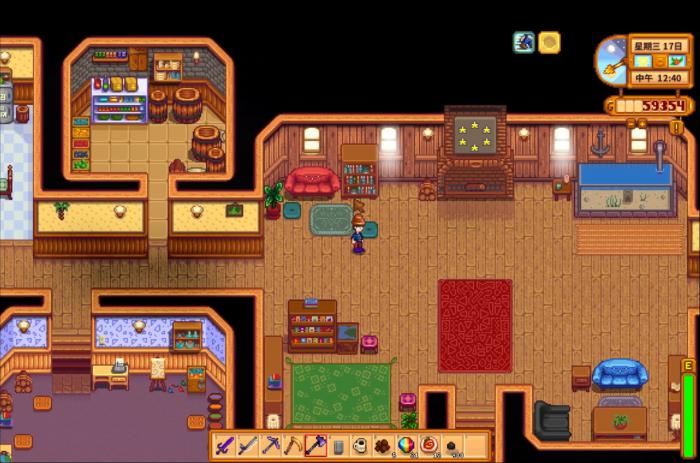
Task: Select the steel sword in the hotbar
Action: [x=248, y=445]
